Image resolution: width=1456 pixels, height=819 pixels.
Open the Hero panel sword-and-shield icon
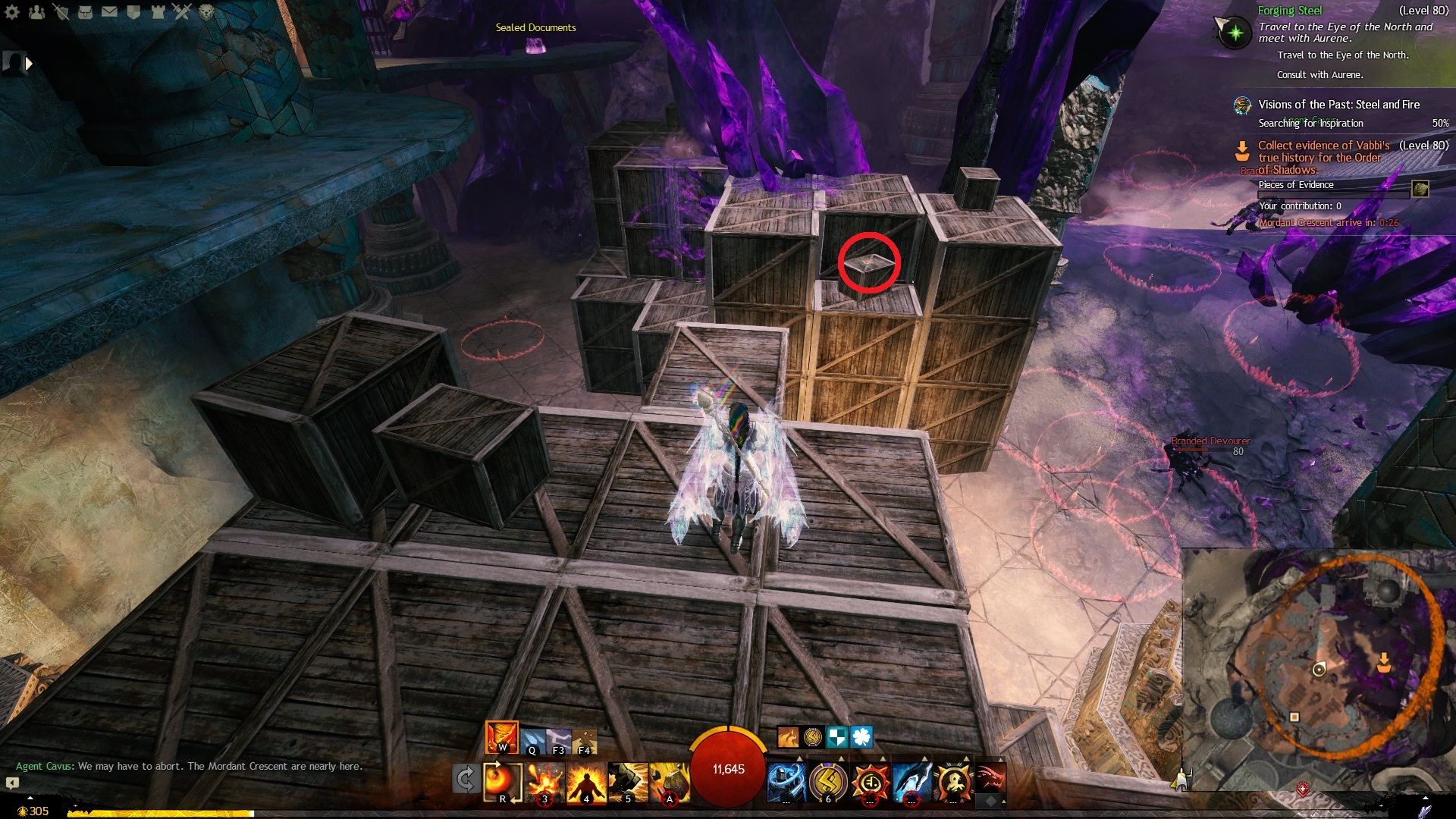point(61,11)
